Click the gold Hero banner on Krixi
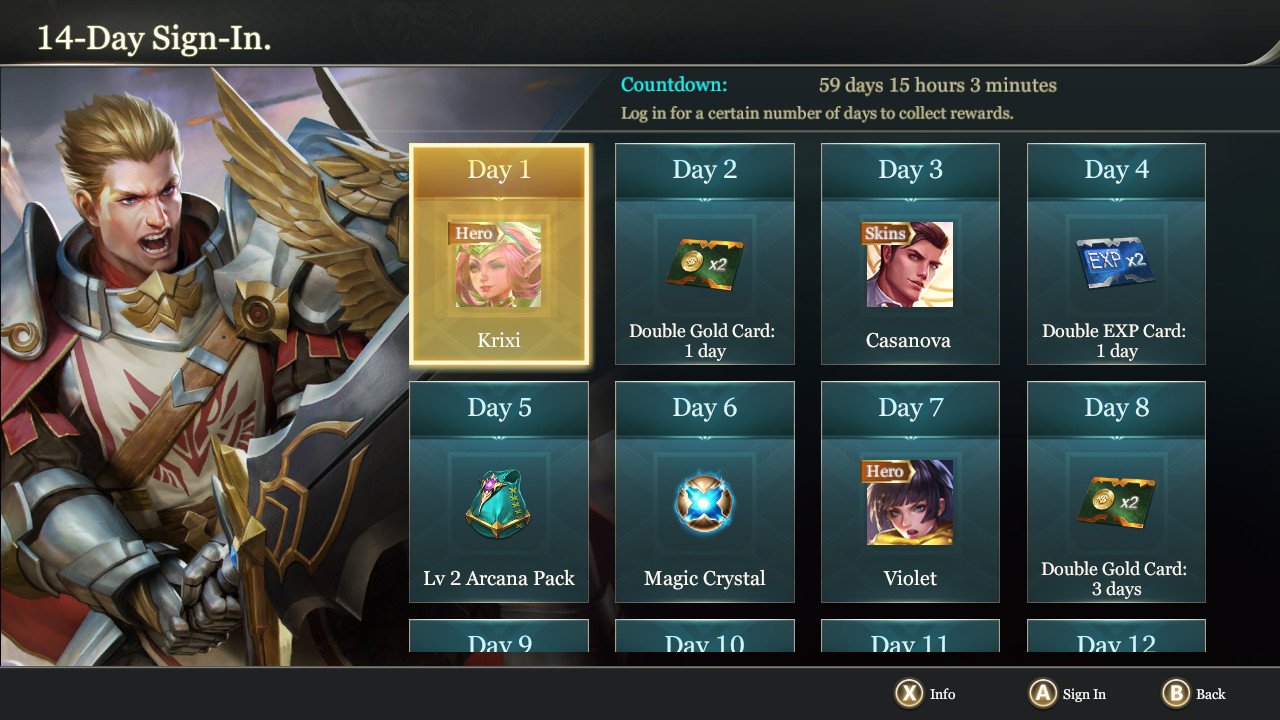The width and height of the screenshot is (1280, 720). click(472, 231)
